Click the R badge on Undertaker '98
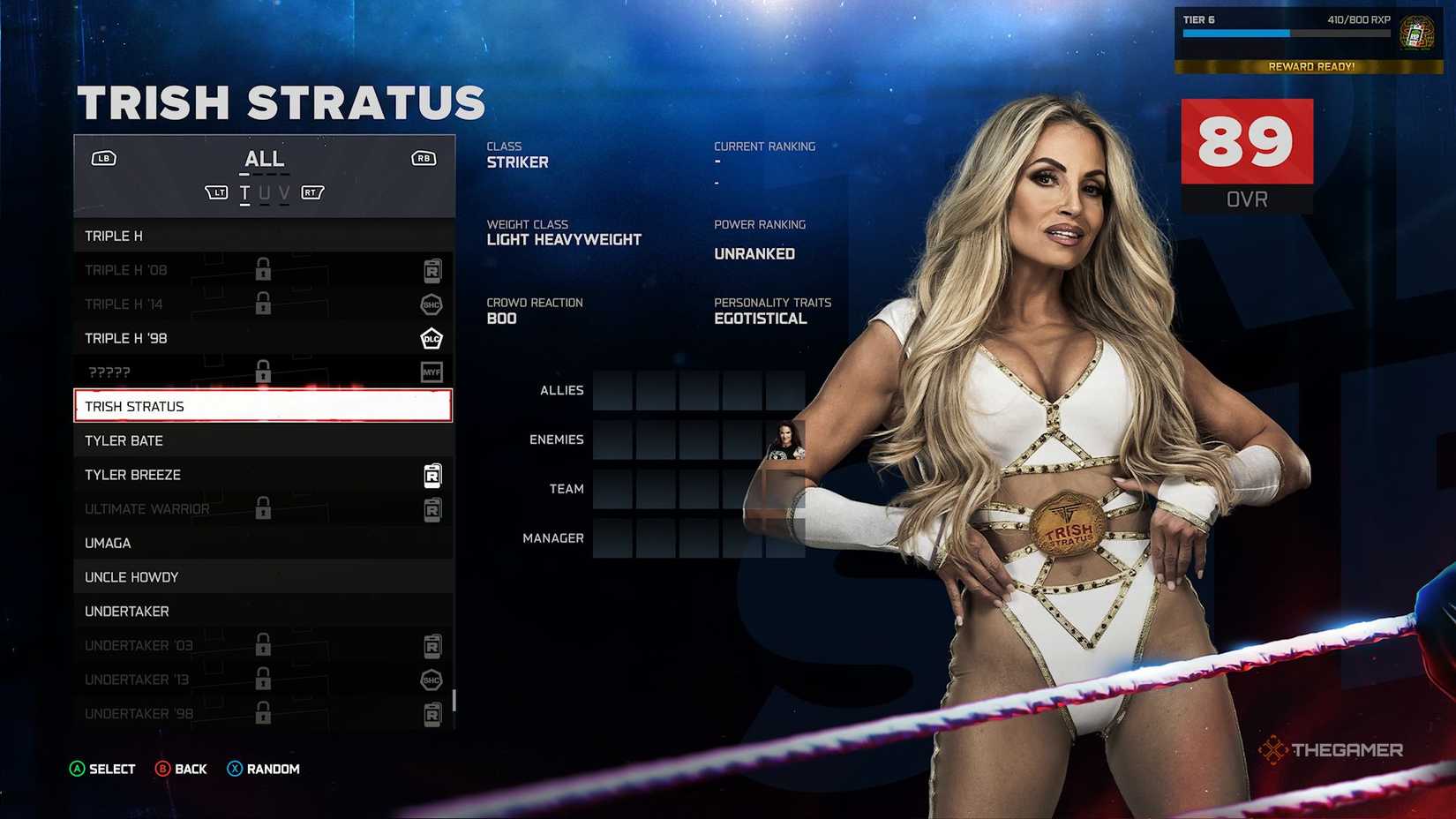1456x819 pixels. [432, 713]
